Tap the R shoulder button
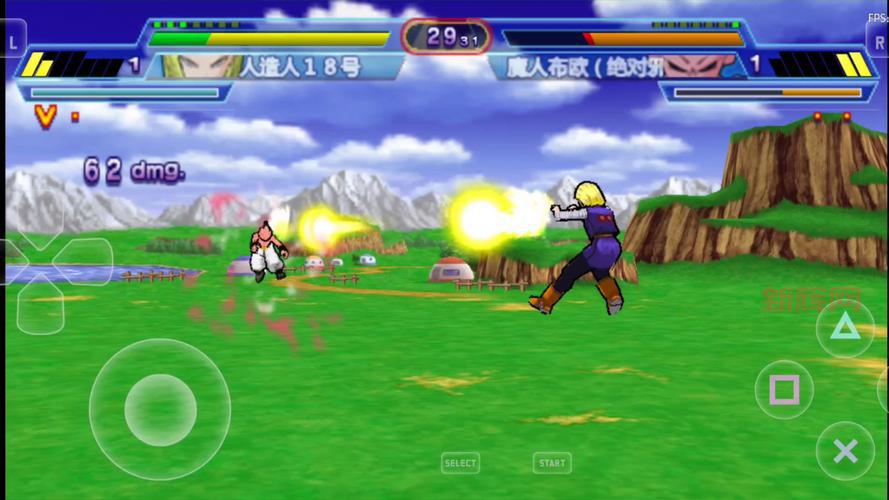Screen dimensions: 889x500 tap(877, 42)
